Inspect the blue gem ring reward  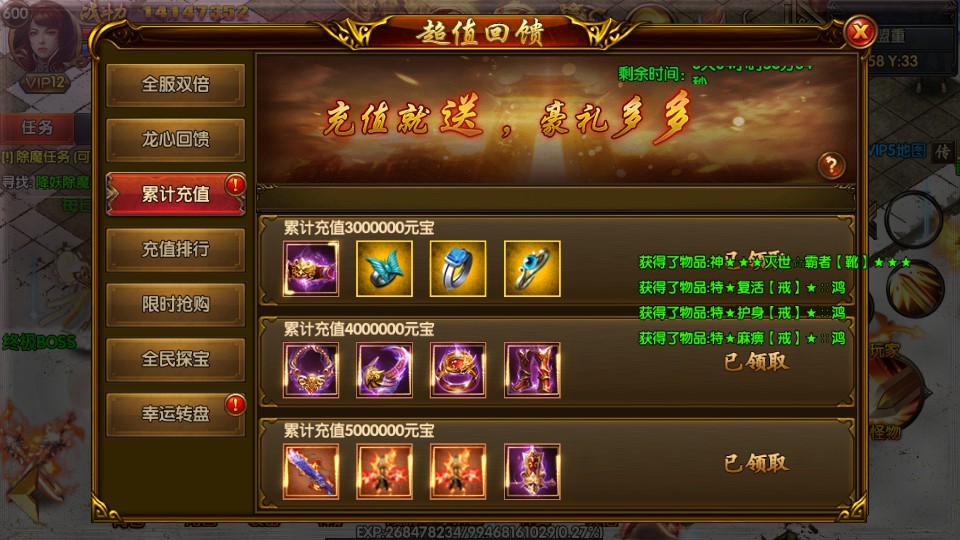(458, 269)
